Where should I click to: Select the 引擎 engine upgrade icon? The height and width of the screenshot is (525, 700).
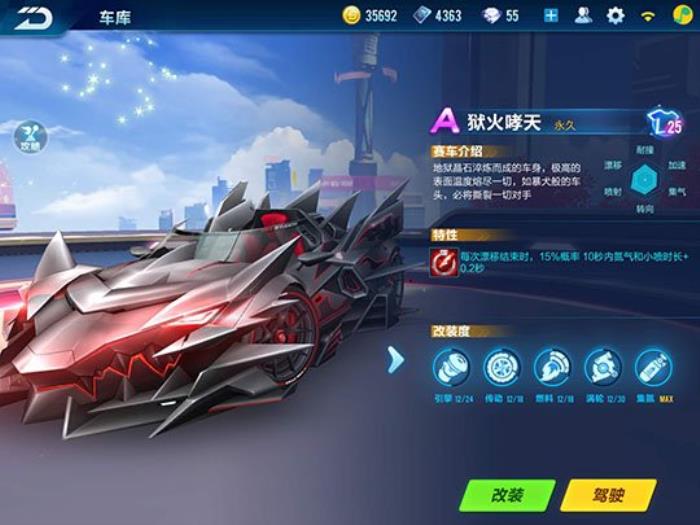451,367
